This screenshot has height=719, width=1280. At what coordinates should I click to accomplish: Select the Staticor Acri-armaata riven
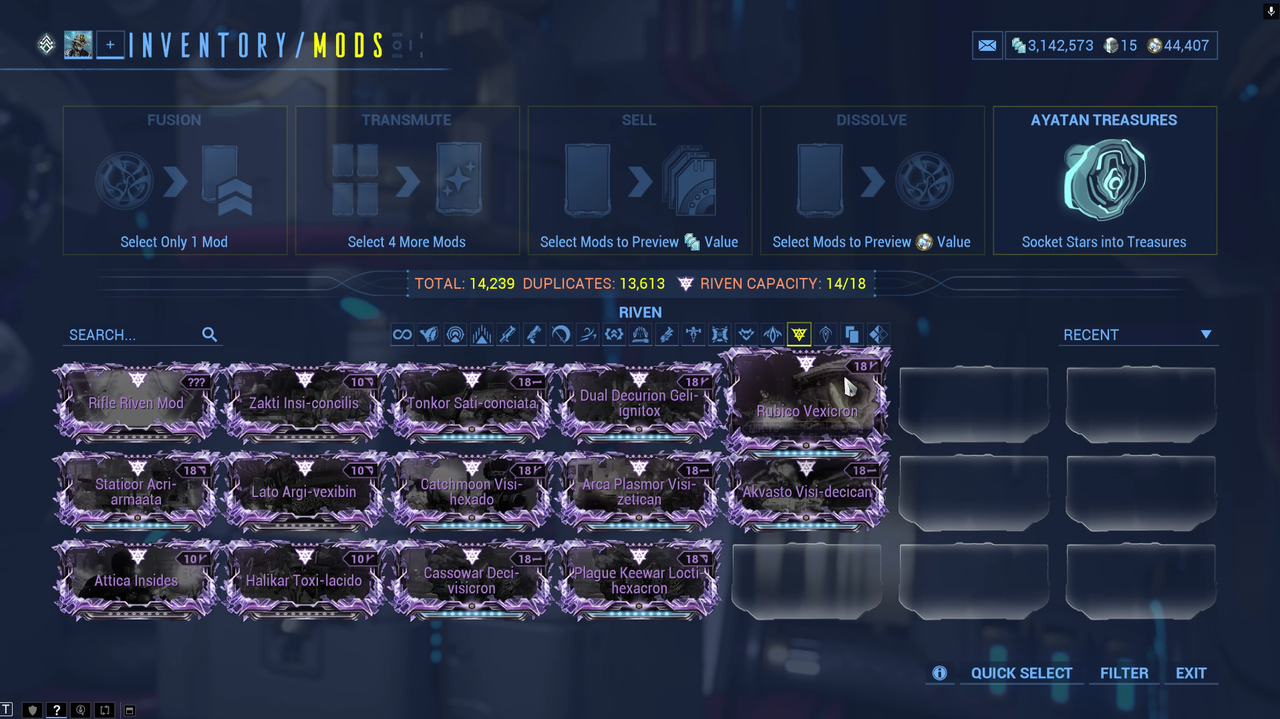(136, 491)
